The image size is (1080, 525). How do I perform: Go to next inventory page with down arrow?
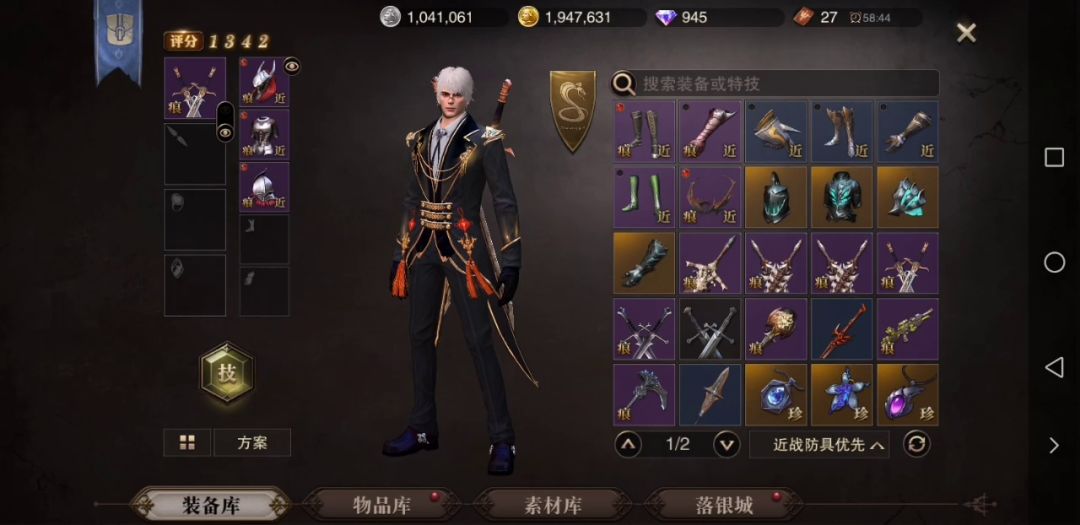point(727,444)
